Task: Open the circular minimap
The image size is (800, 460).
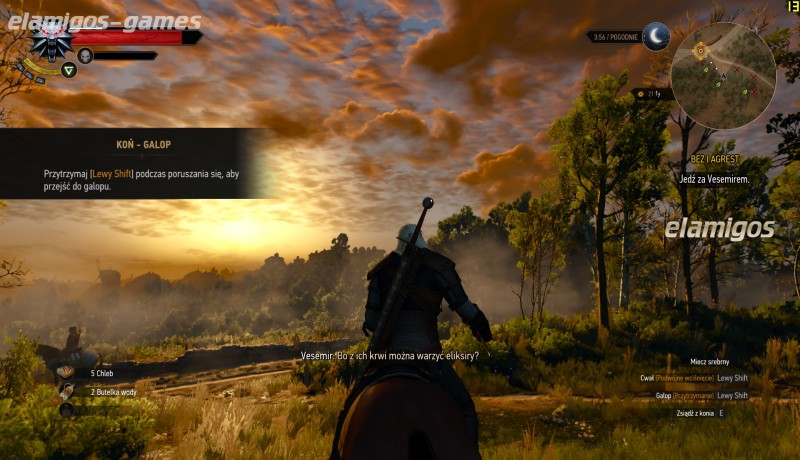Action: tap(723, 76)
